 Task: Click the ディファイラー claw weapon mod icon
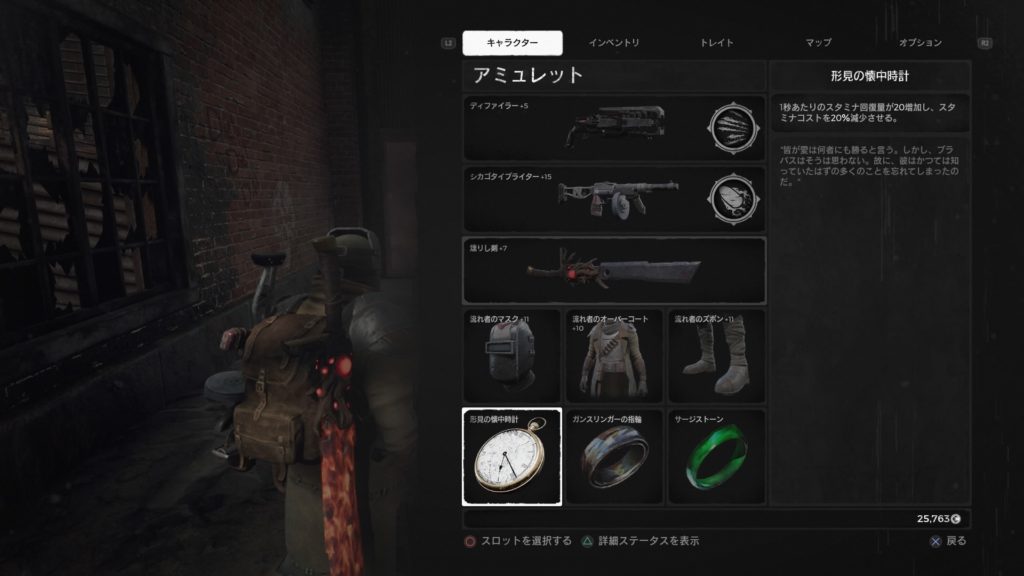pyautogui.click(x=730, y=128)
